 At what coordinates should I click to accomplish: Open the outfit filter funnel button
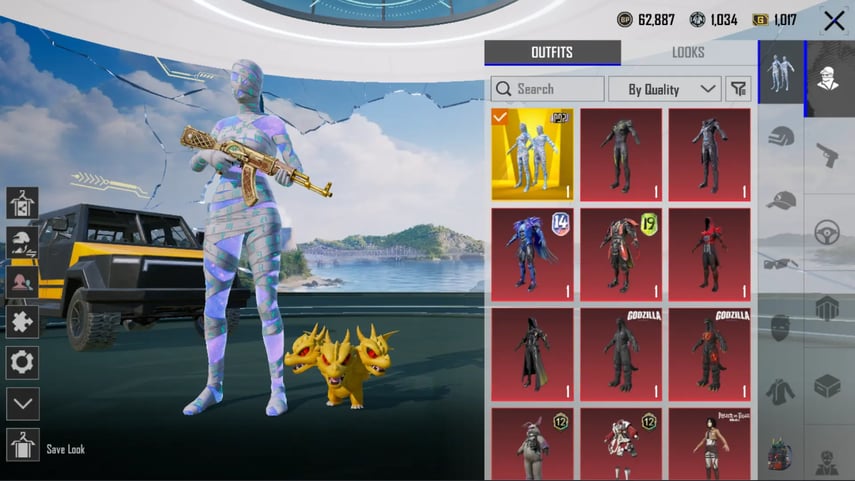click(x=738, y=89)
